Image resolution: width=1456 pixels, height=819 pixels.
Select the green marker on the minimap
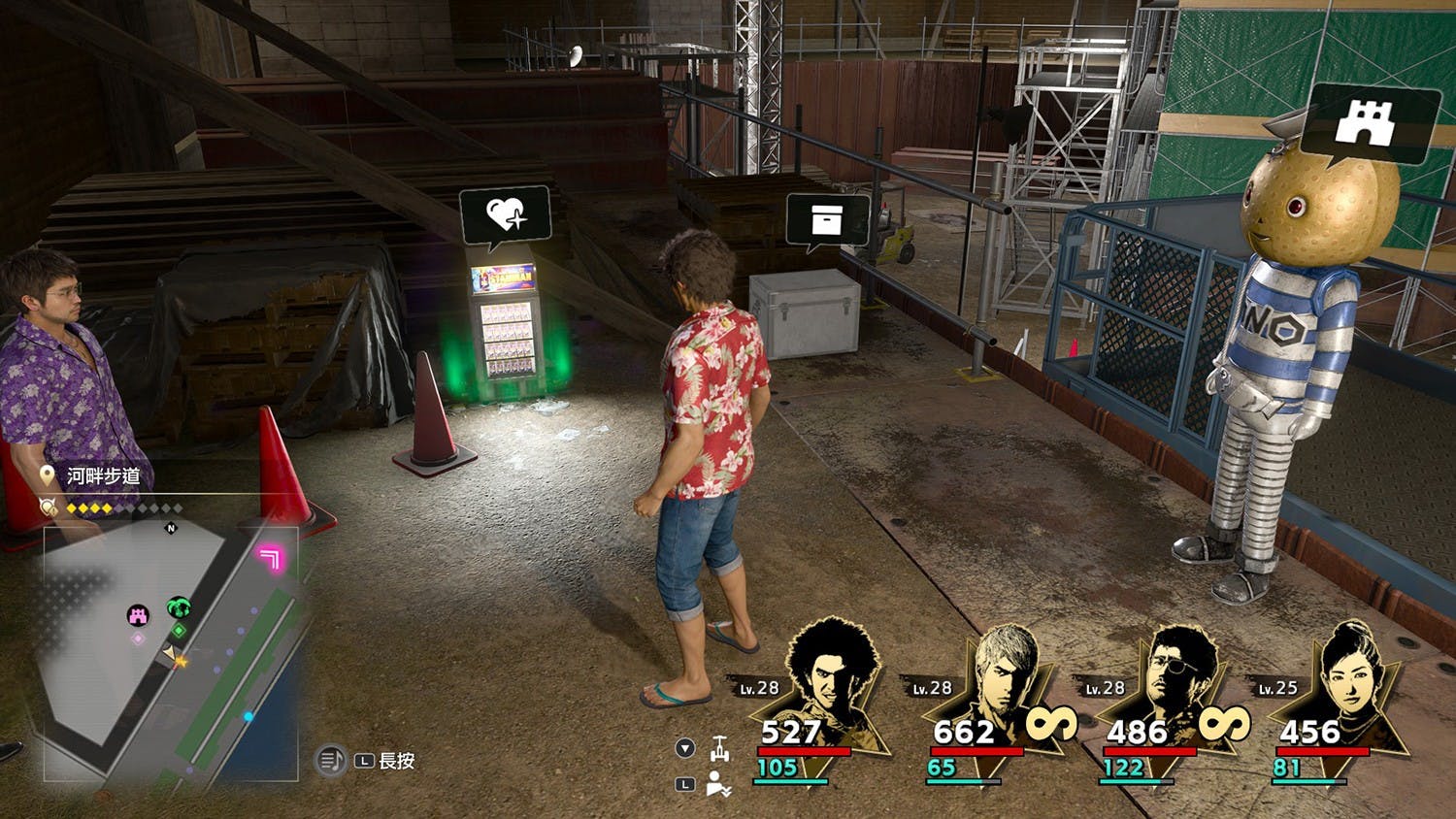coord(178,608)
